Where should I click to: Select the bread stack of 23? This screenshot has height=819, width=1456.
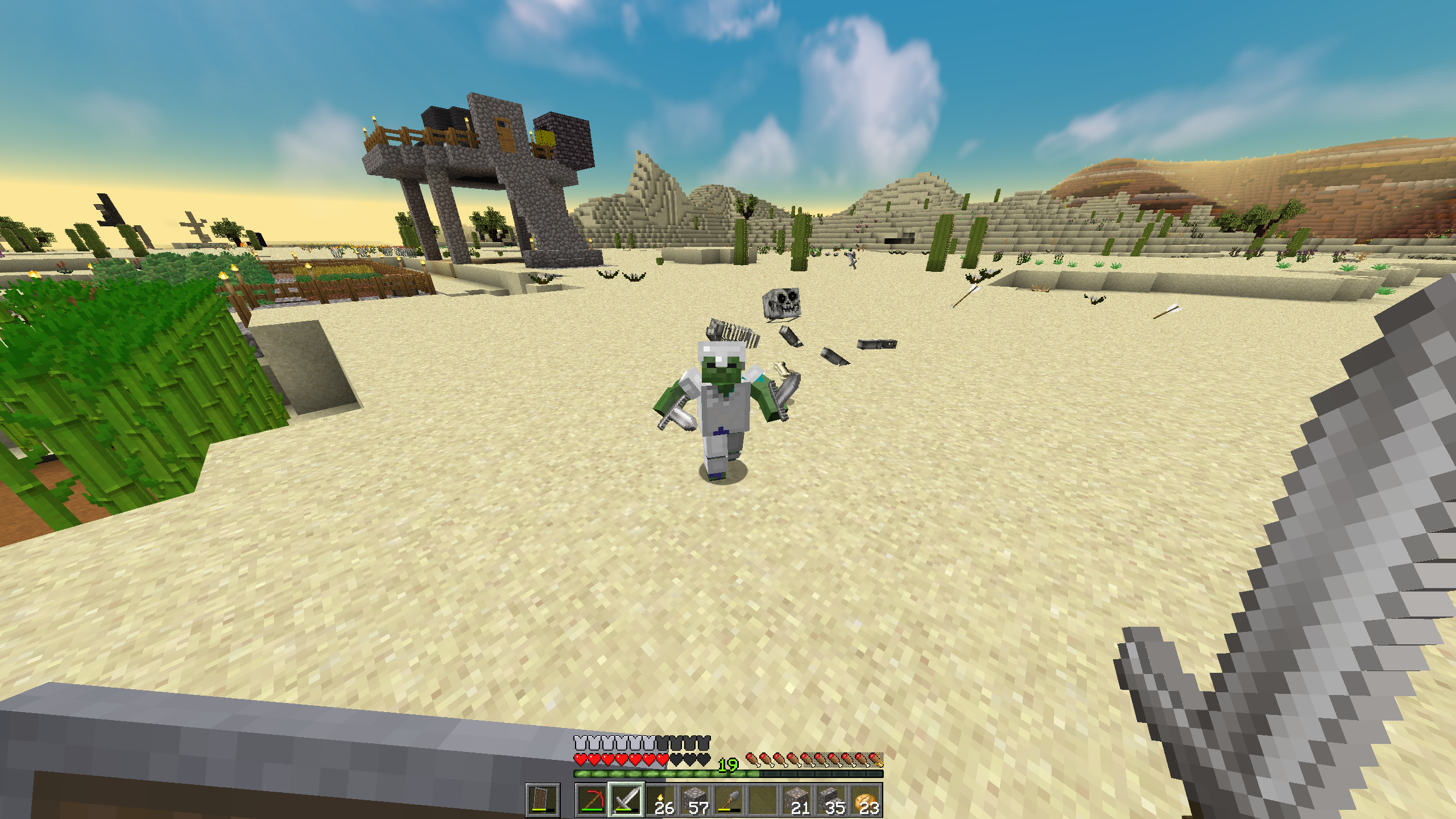(866, 800)
